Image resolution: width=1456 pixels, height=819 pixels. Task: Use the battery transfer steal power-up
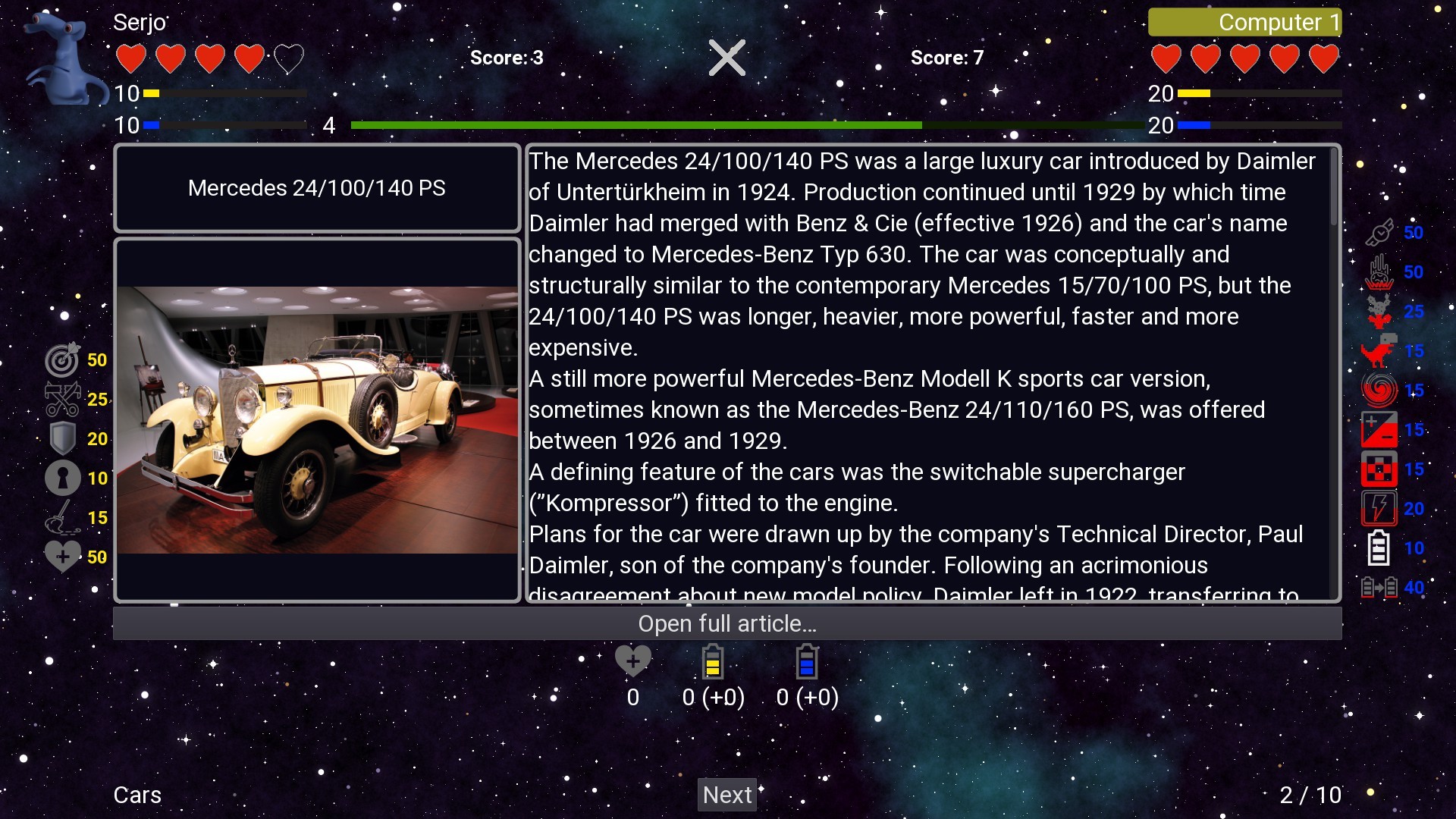pos(1379,587)
